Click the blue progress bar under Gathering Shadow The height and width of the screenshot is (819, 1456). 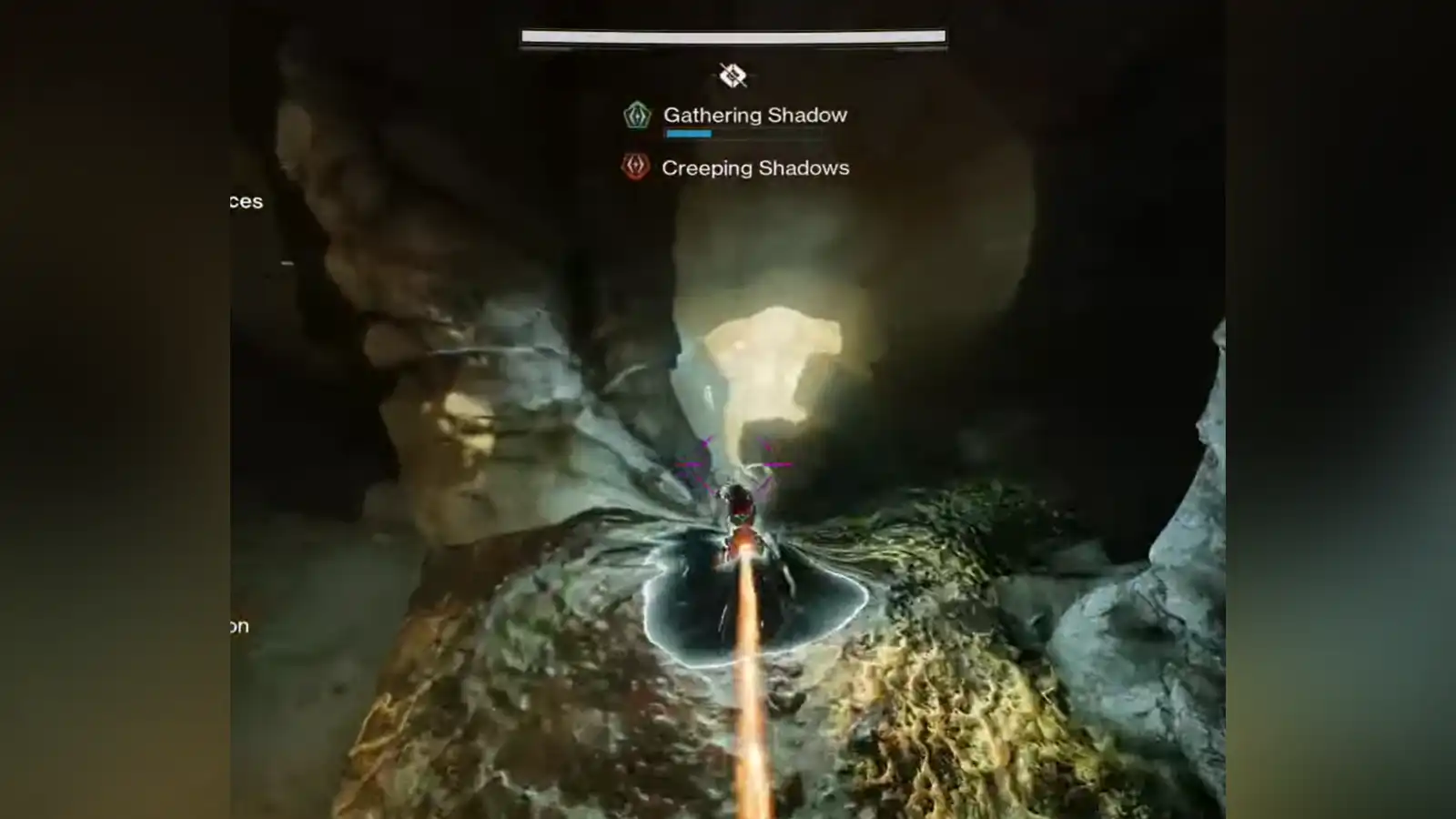coord(689,132)
